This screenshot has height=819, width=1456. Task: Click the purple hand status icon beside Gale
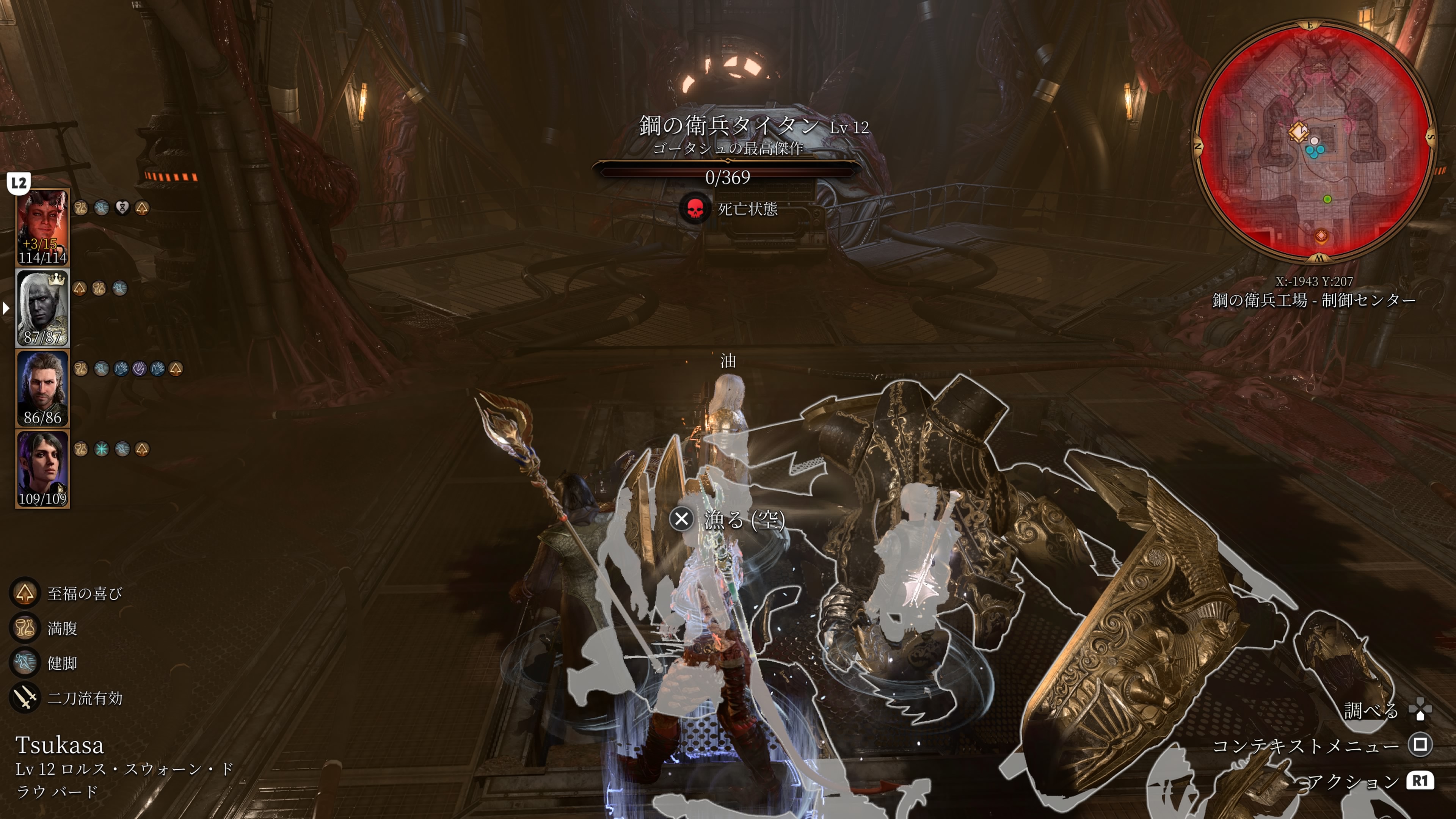pyautogui.click(x=139, y=369)
